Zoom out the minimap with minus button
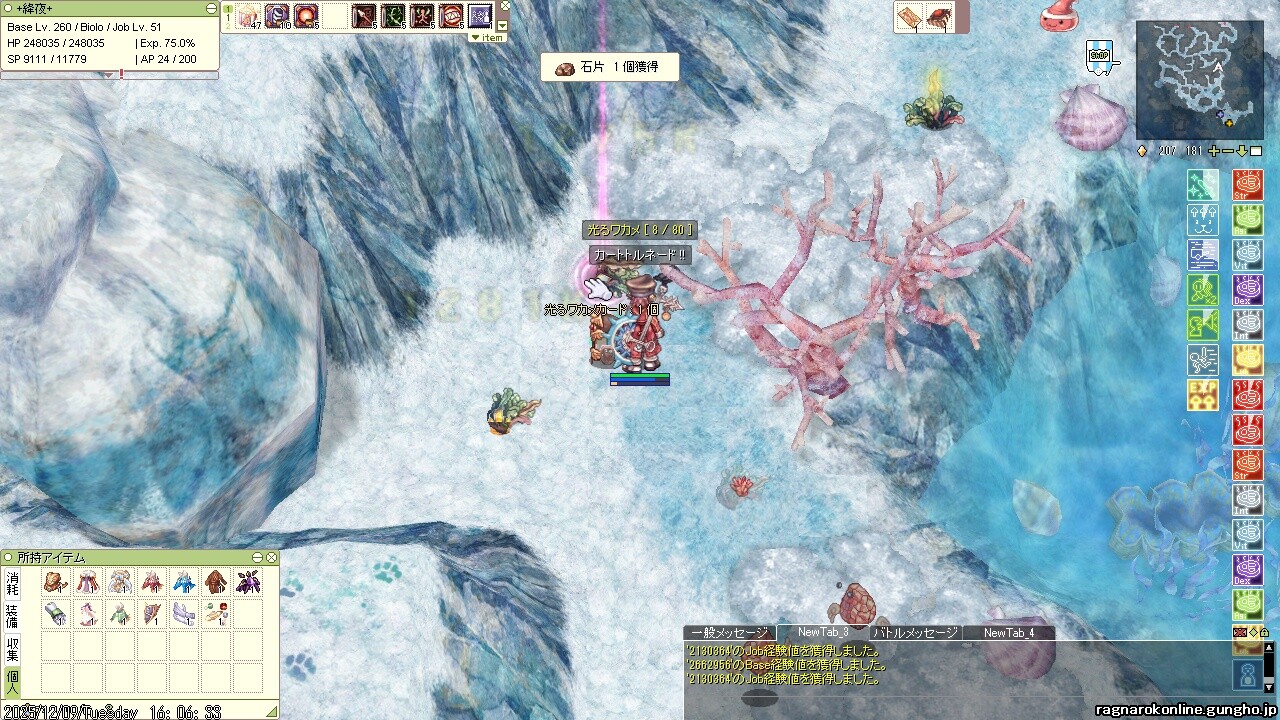Image resolution: width=1280 pixels, height=720 pixels. click(1228, 151)
